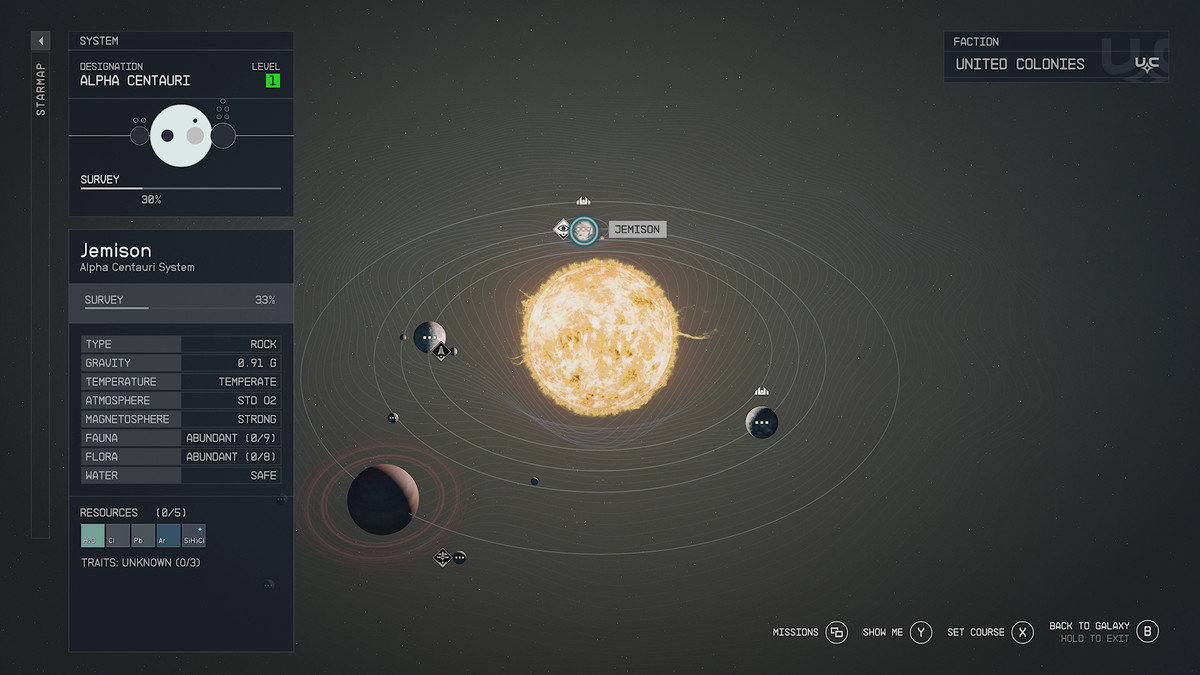This screenshot has height=675, width=1200.
Task: Click the ship landing marker diamond icon
Action: (440, 353)
